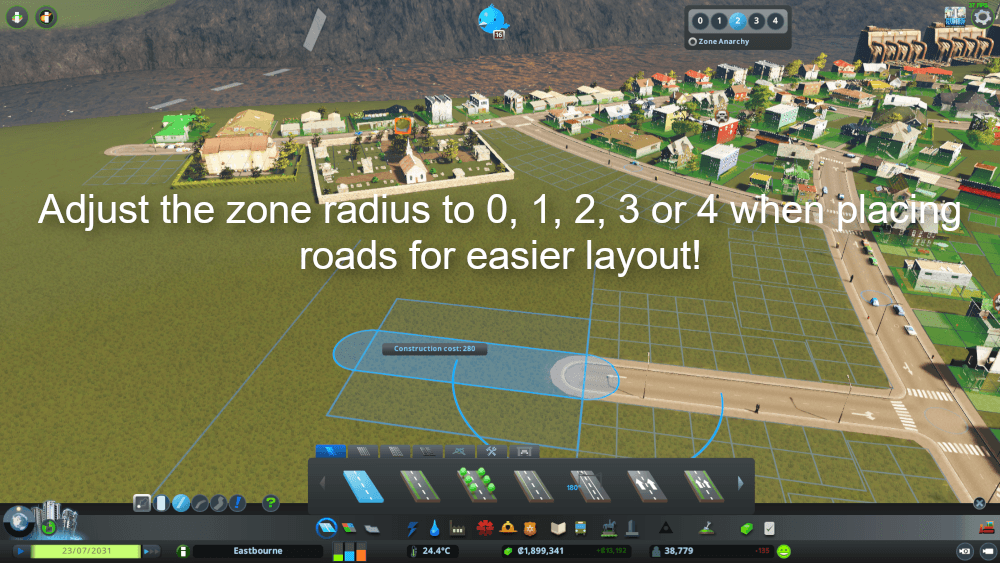Activate the bulldozer tool

(986, 527)
